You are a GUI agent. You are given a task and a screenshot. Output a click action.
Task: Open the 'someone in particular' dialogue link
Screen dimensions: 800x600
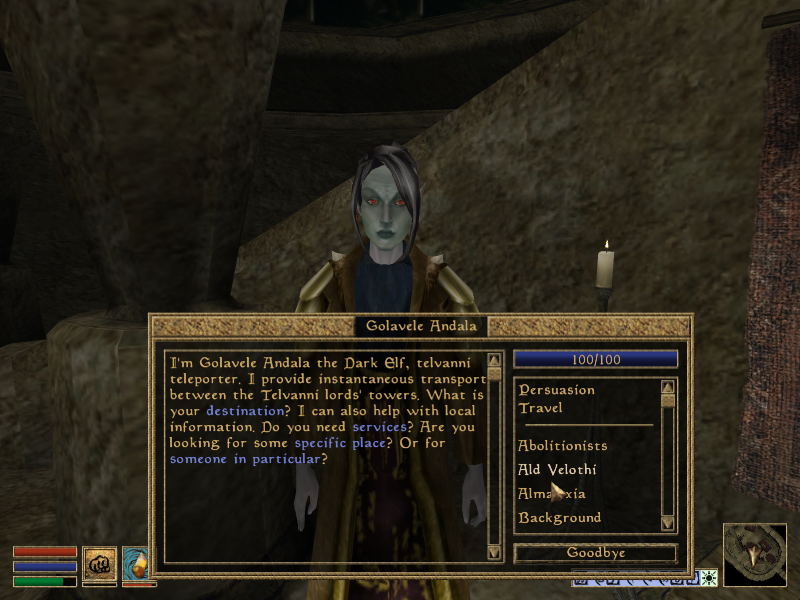pyautogui.click(x=245, y=459)
